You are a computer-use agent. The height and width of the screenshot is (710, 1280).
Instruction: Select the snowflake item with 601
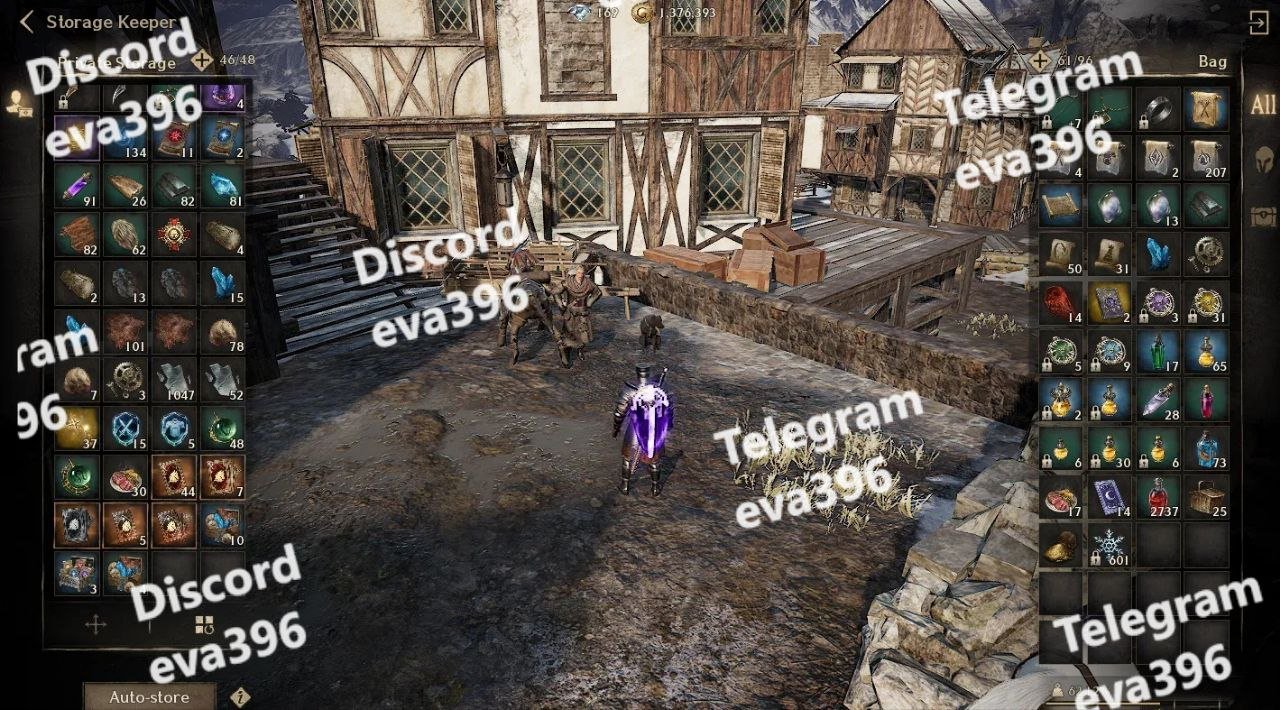coord(1109,545)
